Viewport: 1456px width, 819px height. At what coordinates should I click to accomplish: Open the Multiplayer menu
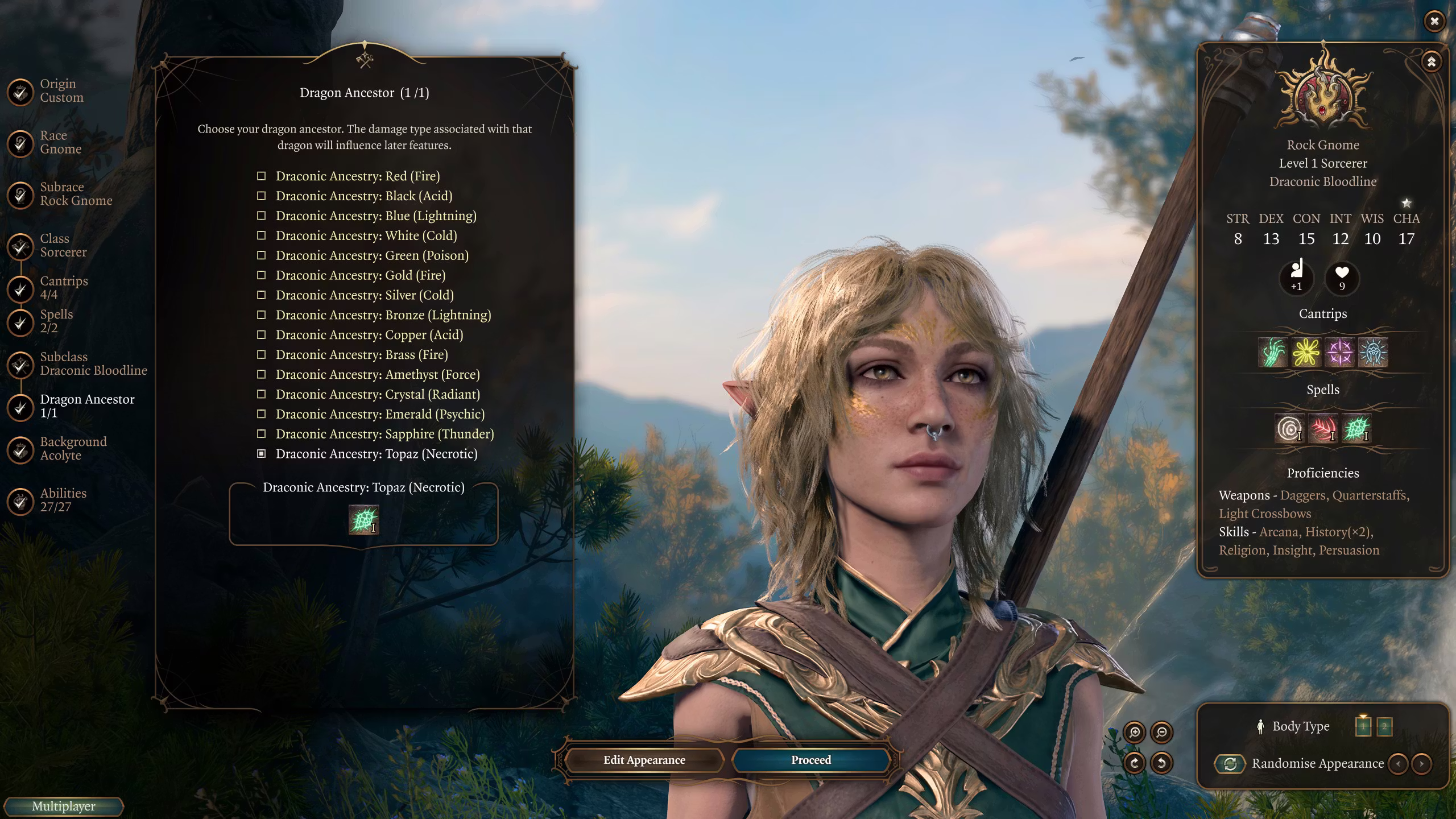pyautogui.click(x=63, y=806)
